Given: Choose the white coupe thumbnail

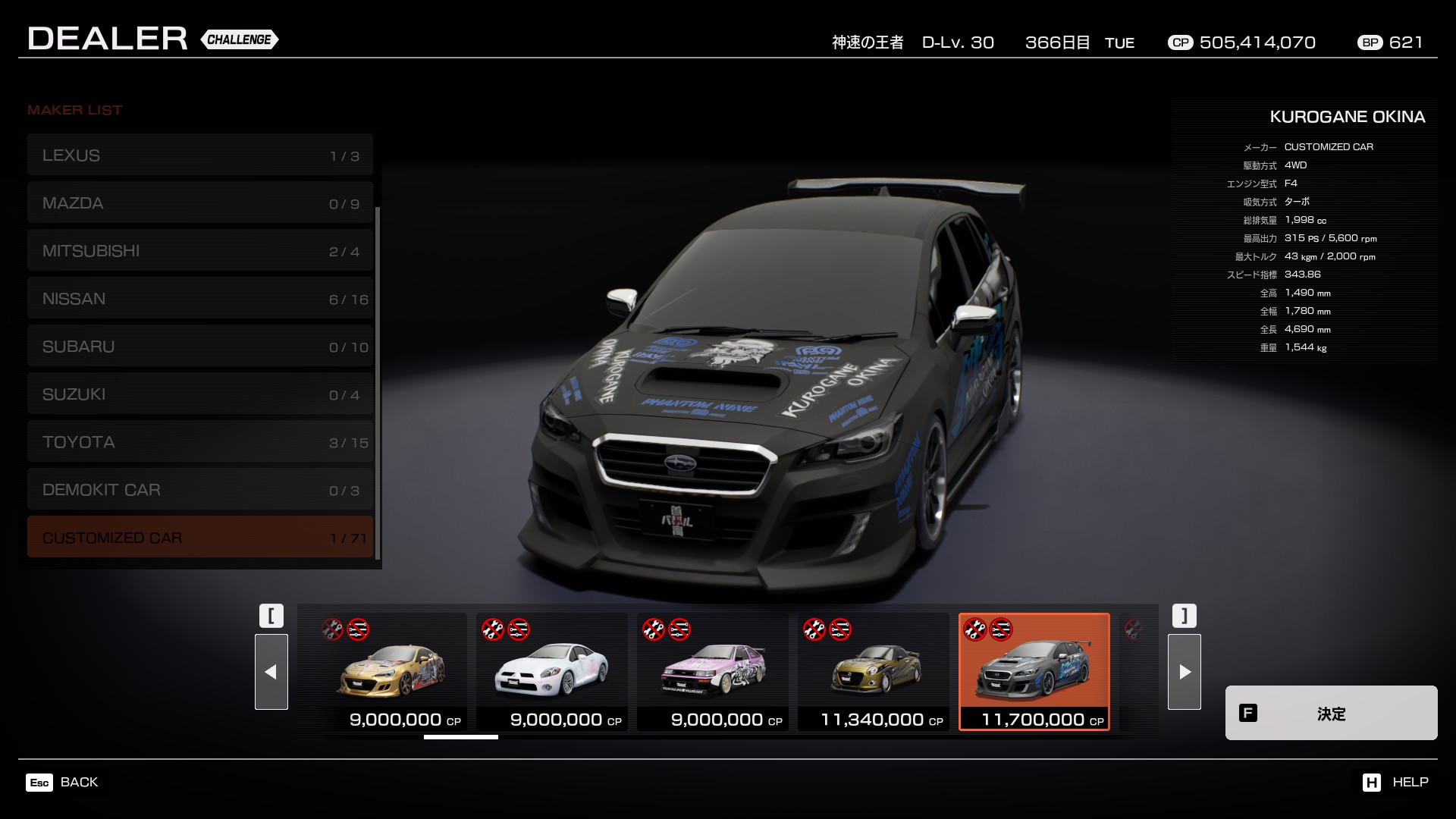Looking at the screenshot, I should point(552,672).
